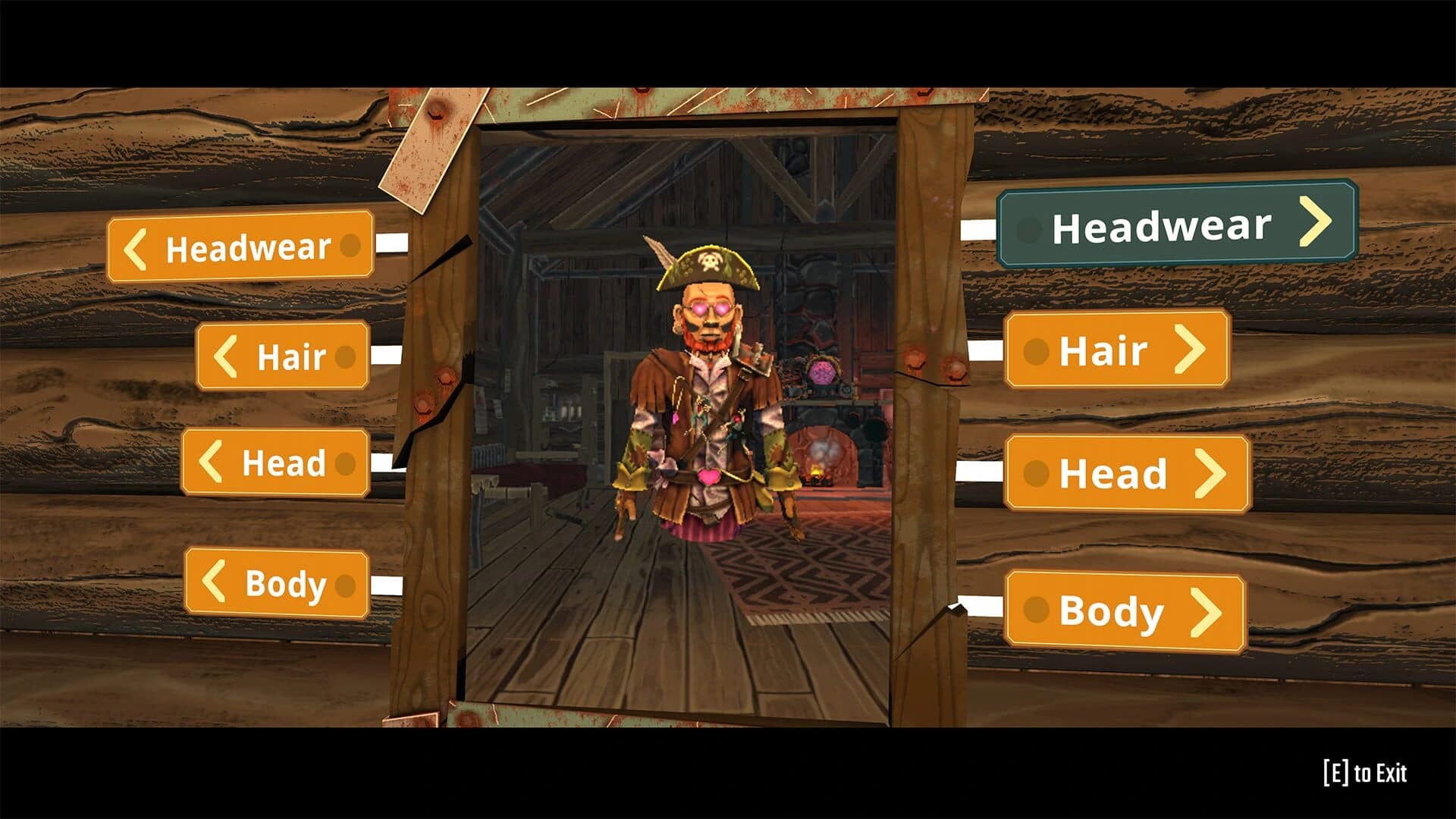The height and width of the screenshot is (819, 1456).
Task: Click the Body label on the left side
Action: (x=287, y=583)
